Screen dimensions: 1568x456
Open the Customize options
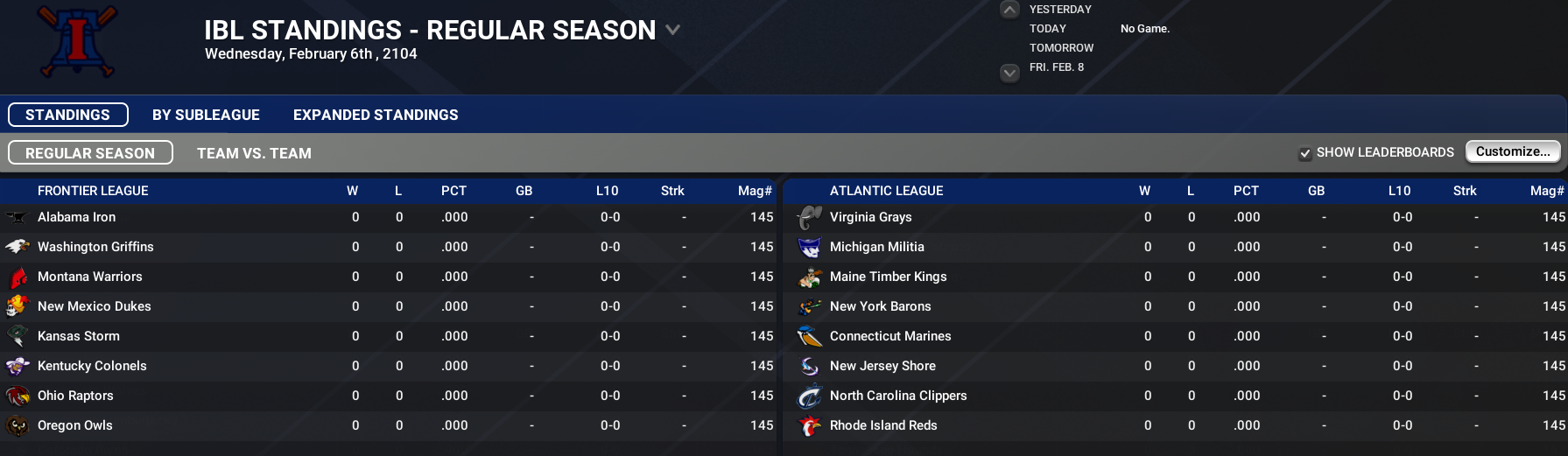[1512, 151]
